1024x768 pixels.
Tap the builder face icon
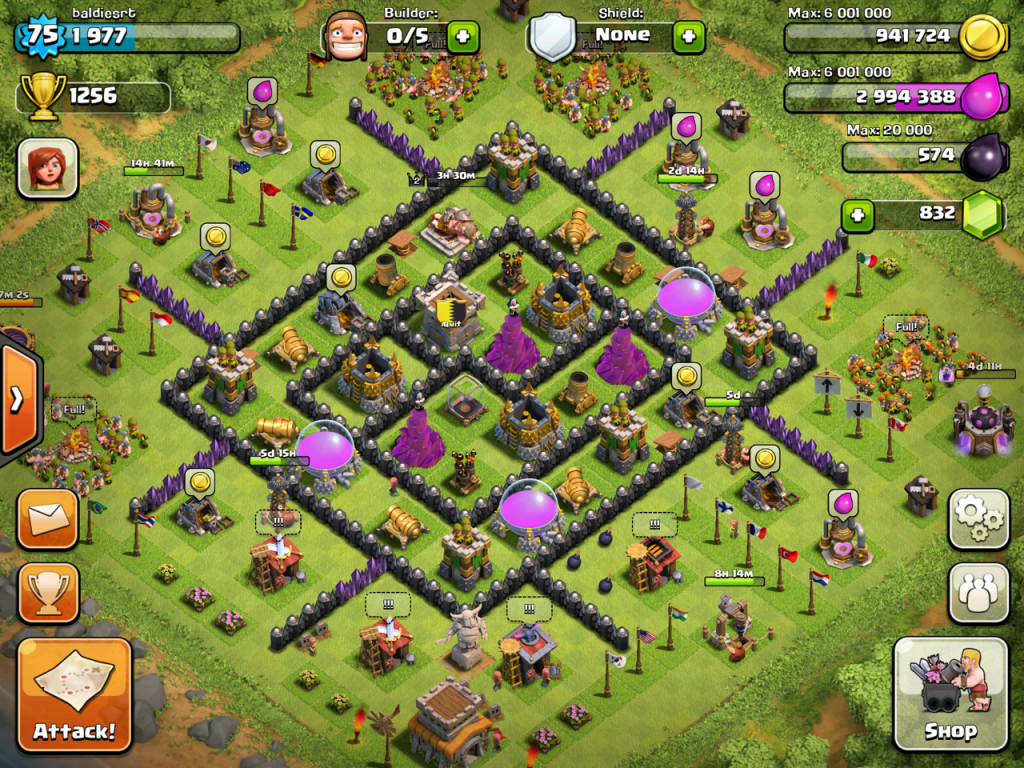(x=346, y=37)
